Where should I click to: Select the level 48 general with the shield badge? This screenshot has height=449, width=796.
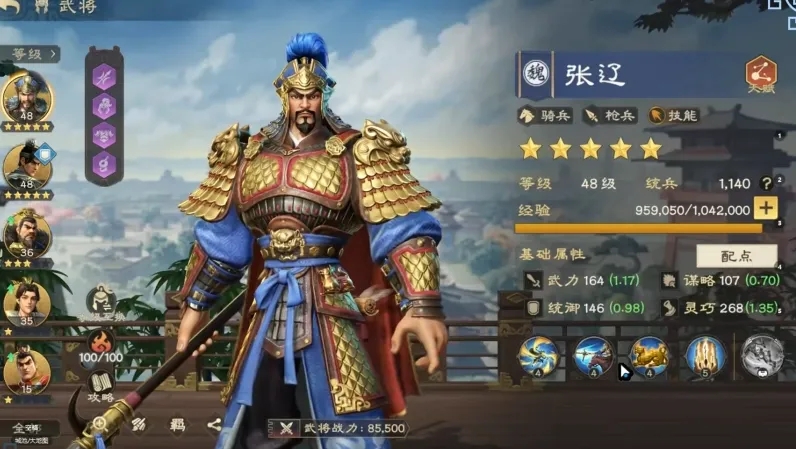(x=27, y=163)
